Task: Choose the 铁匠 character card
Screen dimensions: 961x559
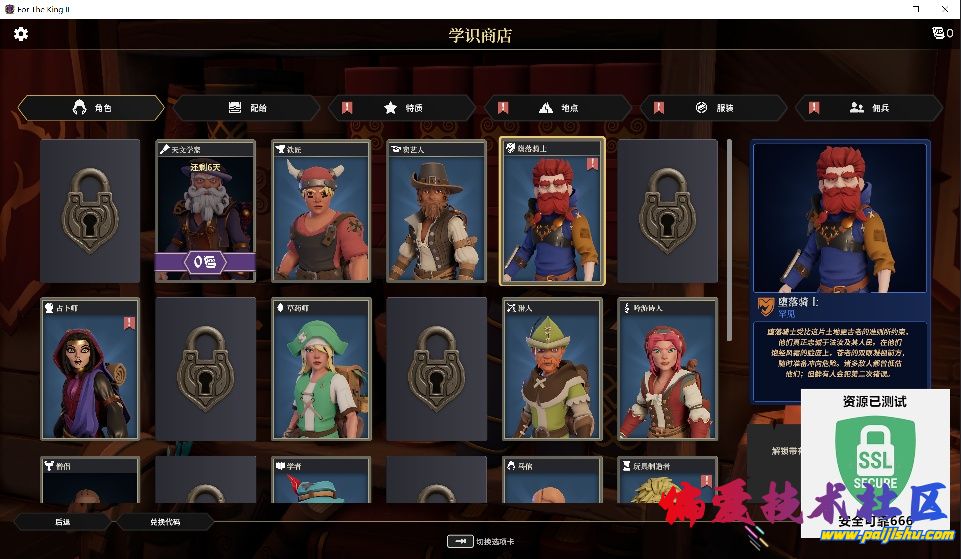Action: coord(321,211)
